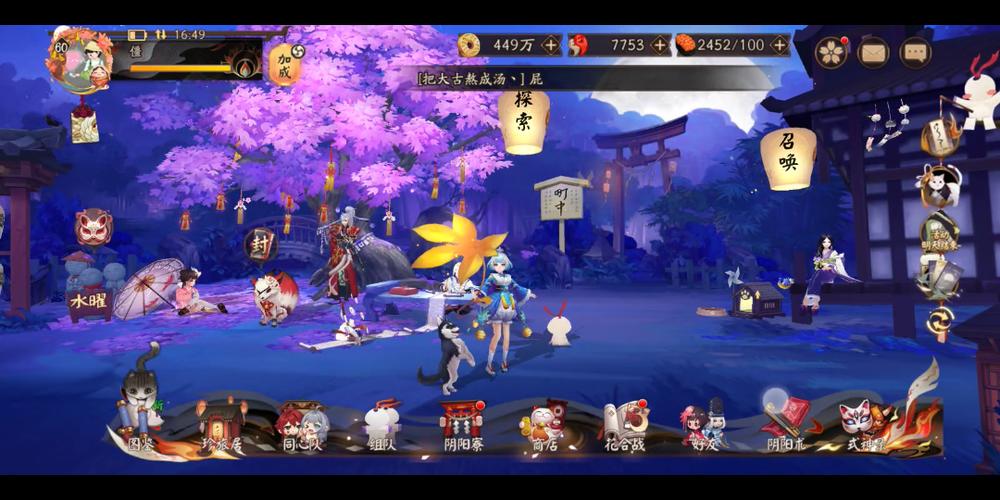Open the 花合战 battle pass
The width and height of the screenshot is (1000, 500).
click(624, 427)
